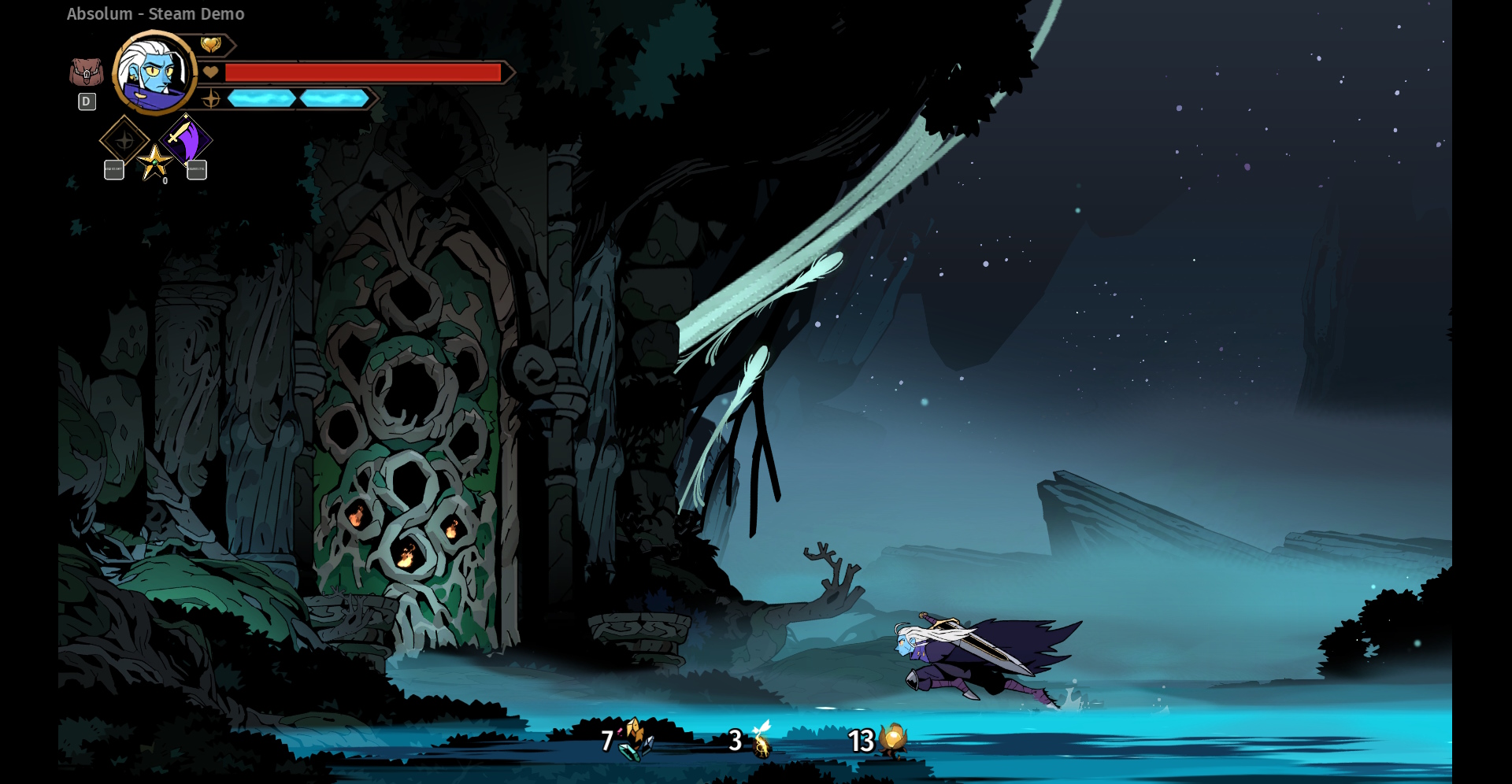Click the crystal shards currency icon
1512x784 pixels.
pos(635,740)
